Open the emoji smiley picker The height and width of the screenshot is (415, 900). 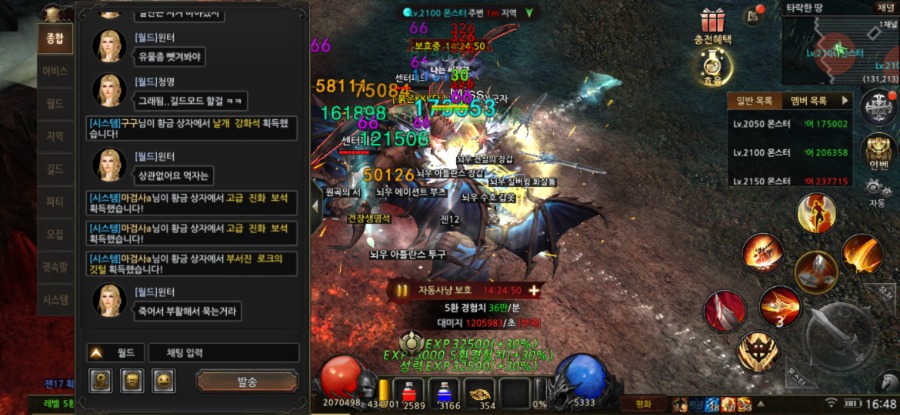click(x=163, y=381)
